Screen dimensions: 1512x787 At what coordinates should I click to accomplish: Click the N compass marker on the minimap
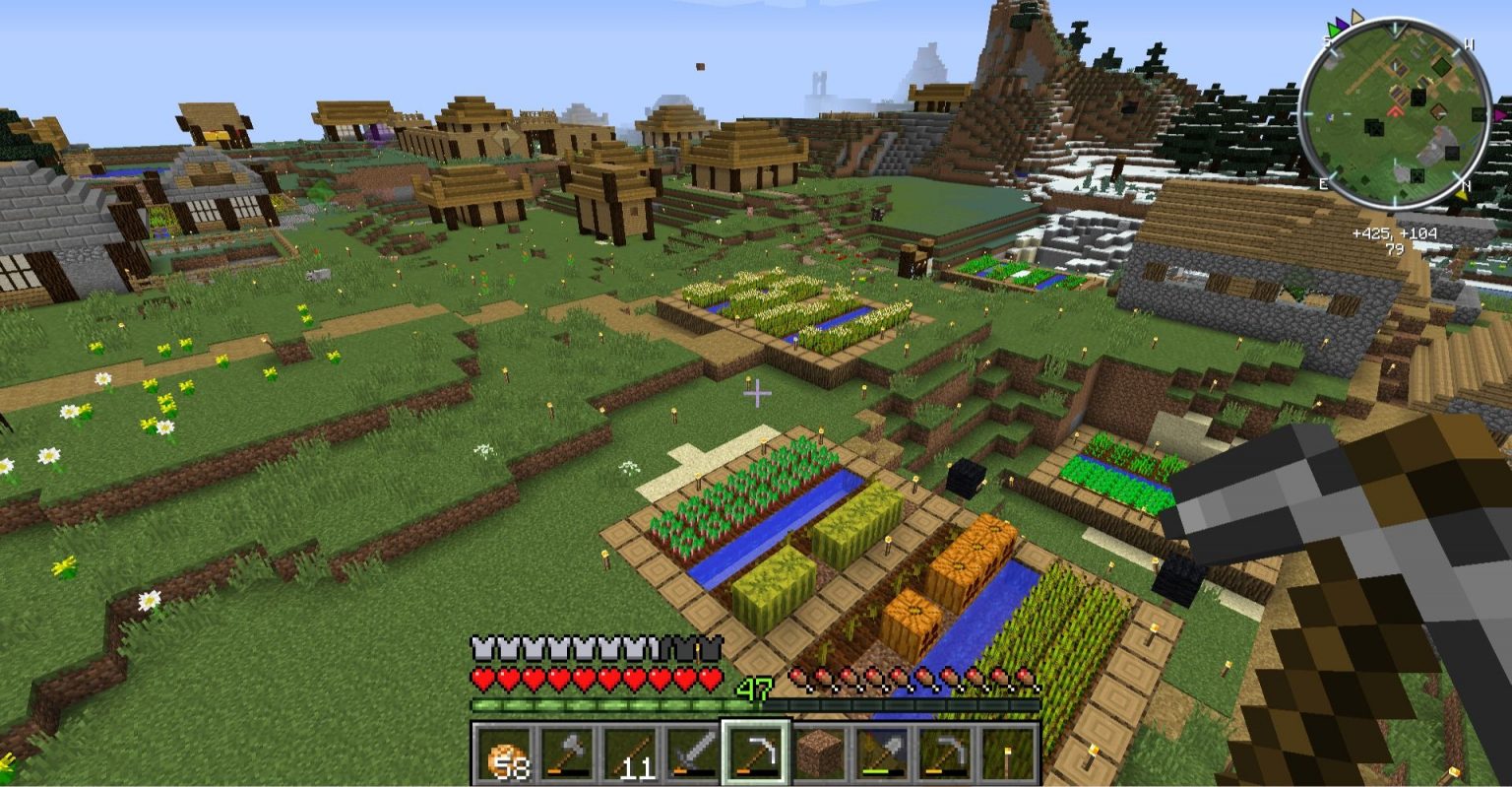1466,184
